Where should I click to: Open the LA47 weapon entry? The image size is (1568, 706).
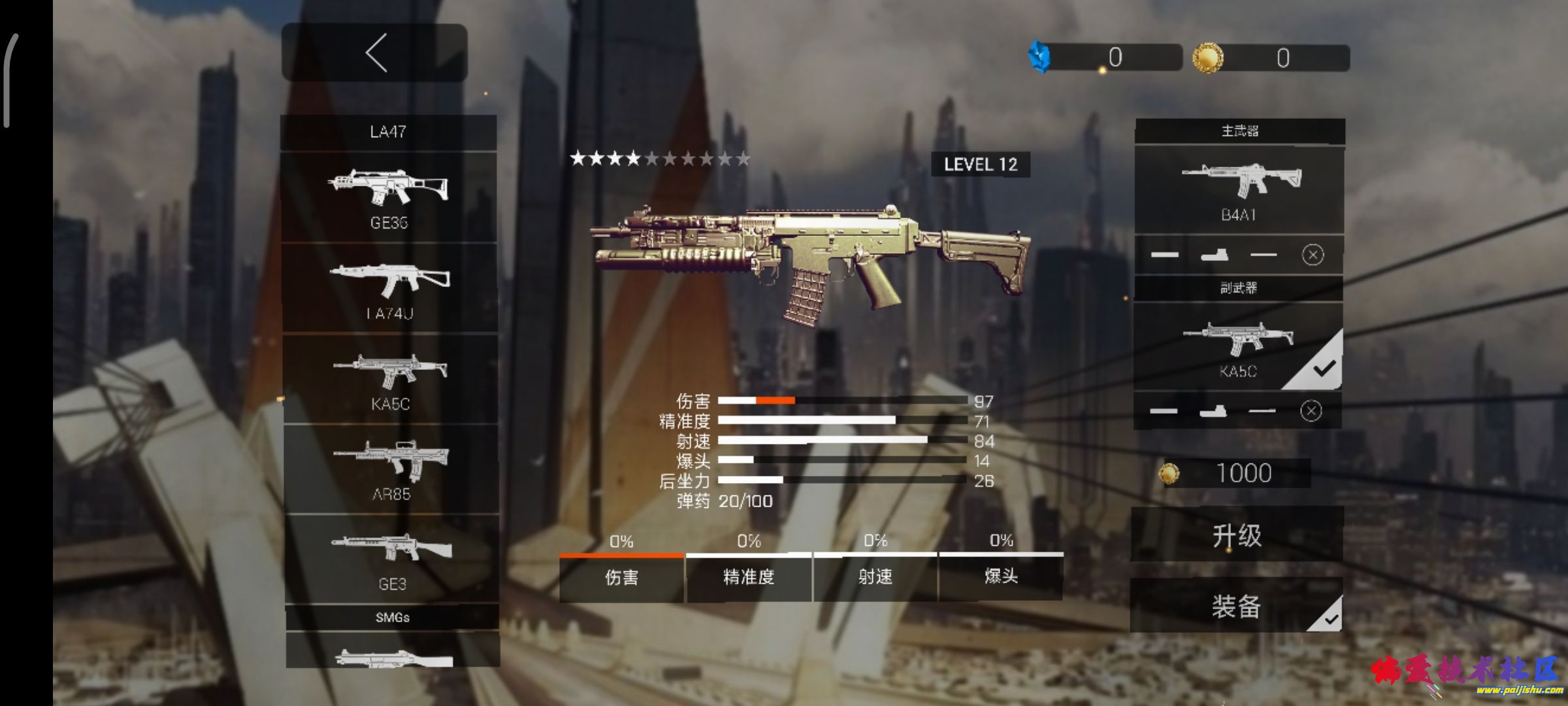click(388, 132)
